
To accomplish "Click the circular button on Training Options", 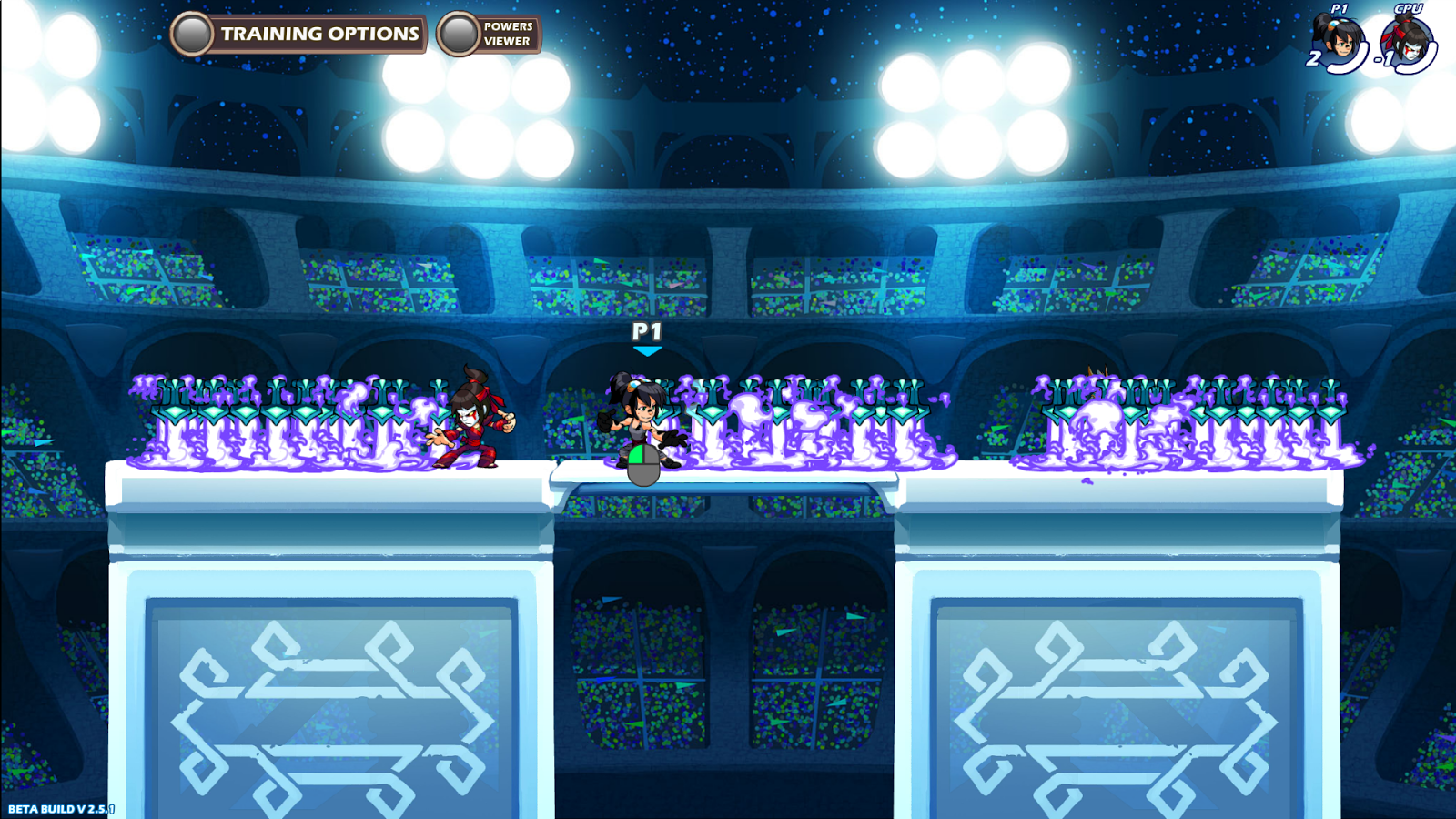I will tap(192, 35).
